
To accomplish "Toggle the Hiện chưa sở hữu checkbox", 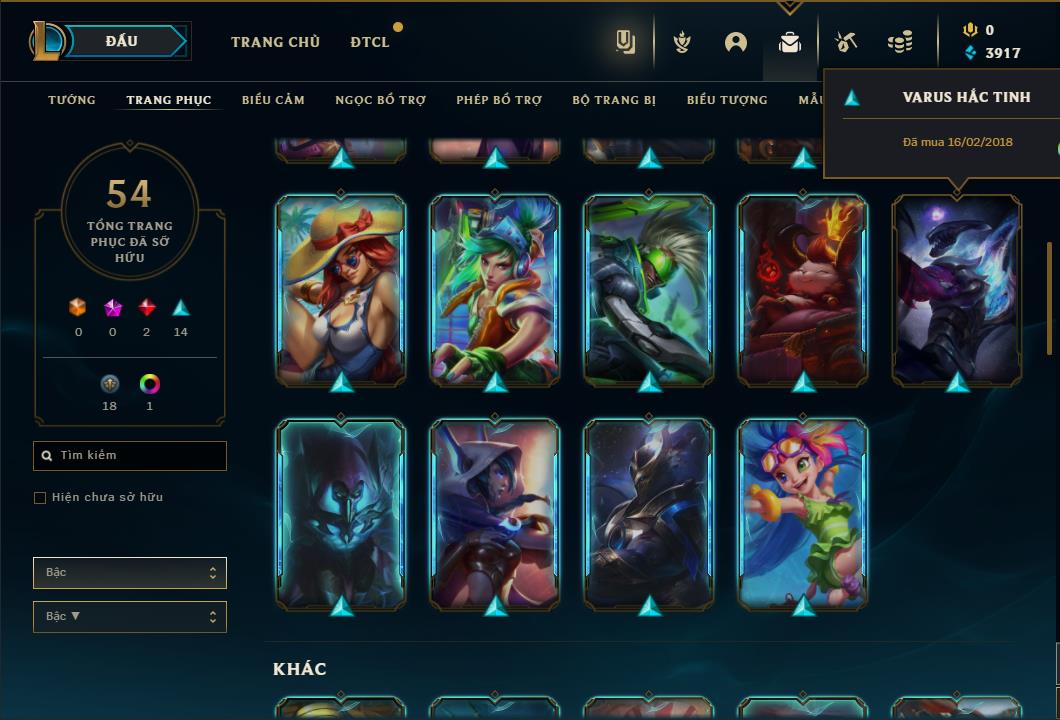I will (40, 498).
